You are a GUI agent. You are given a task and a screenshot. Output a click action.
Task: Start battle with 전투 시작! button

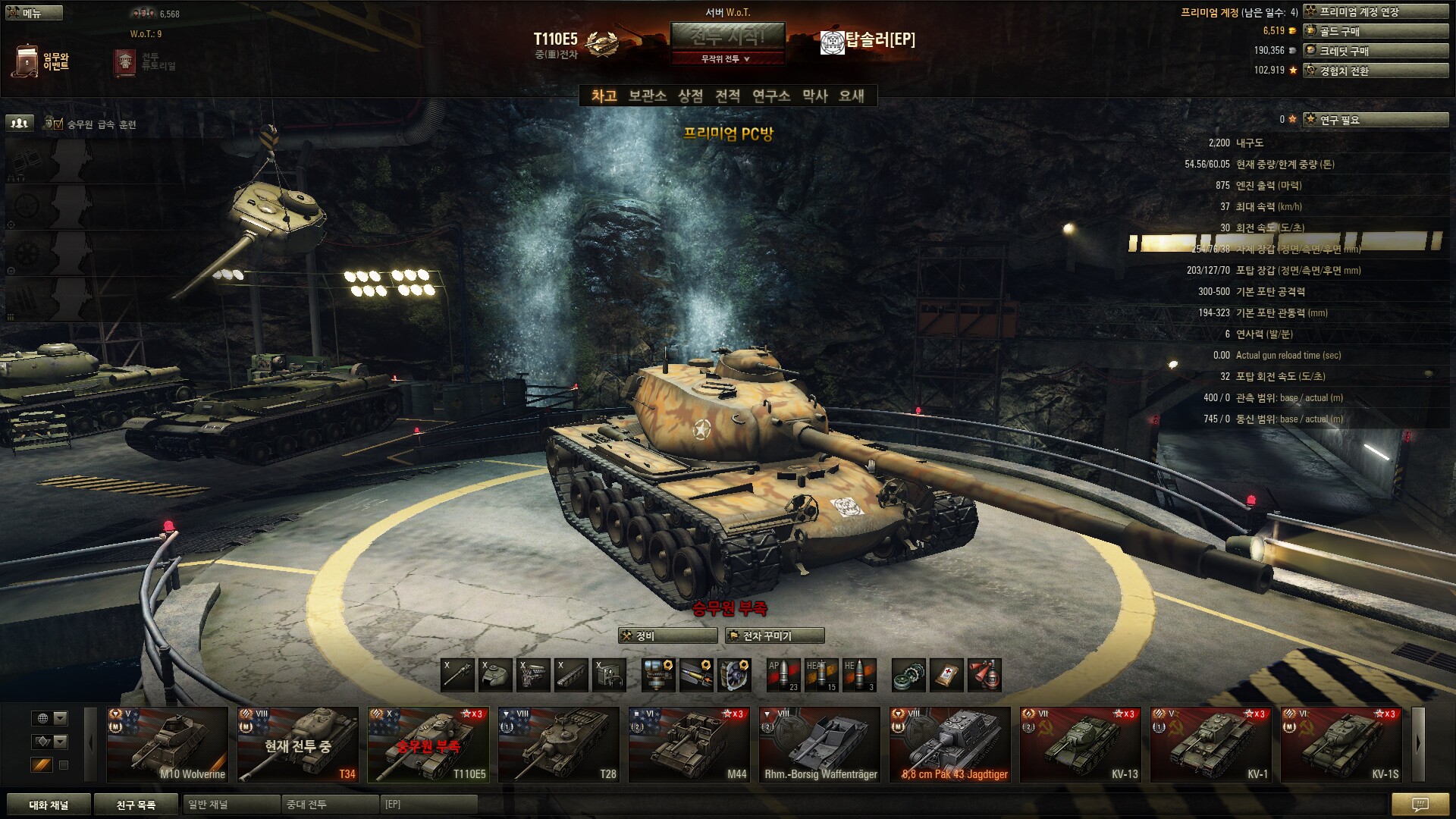pyautogui.click(x=727, y=36)
